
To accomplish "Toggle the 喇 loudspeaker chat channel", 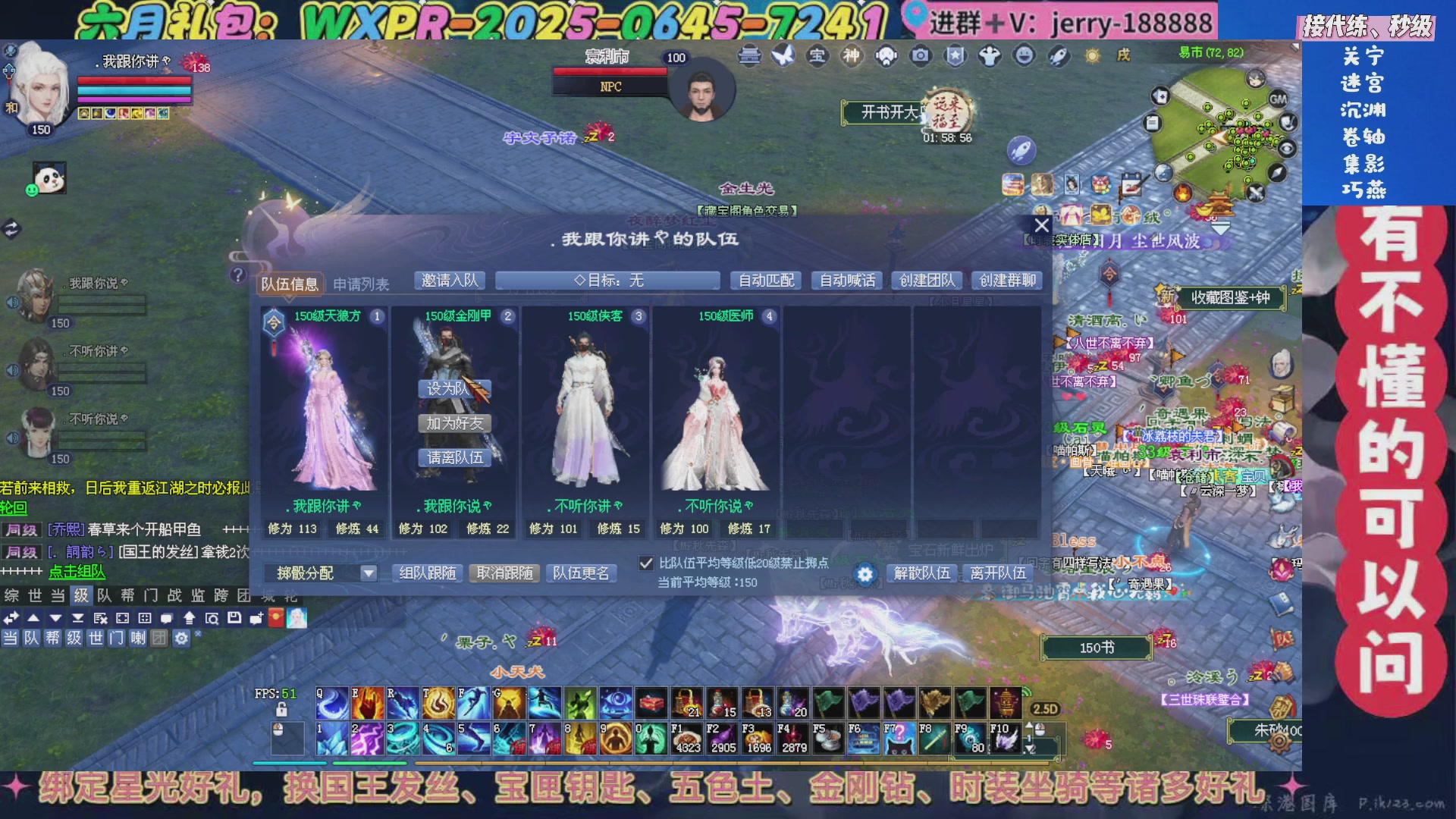I will tap(137, 639).
